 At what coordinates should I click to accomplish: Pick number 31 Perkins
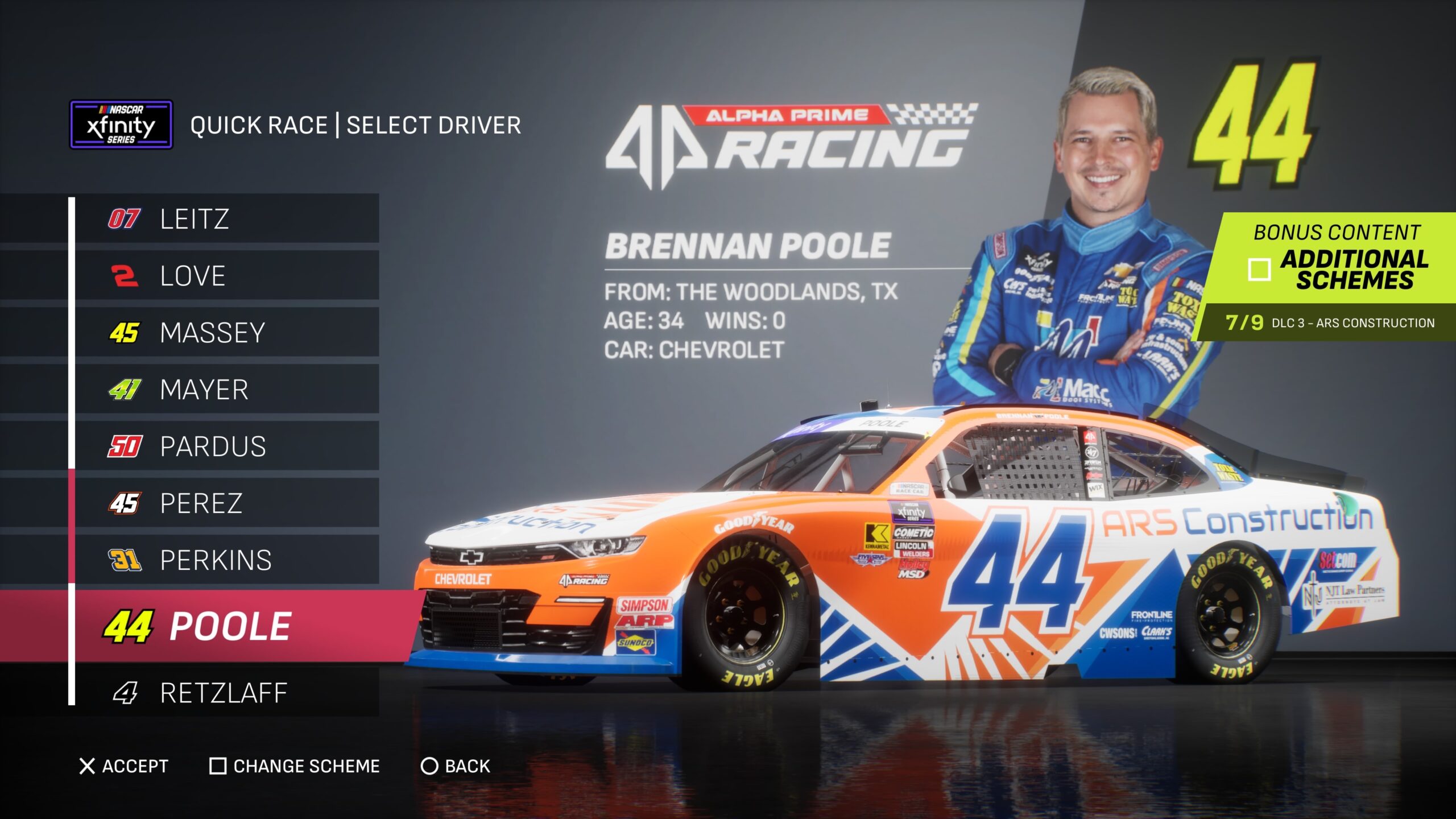click(226, 560)
